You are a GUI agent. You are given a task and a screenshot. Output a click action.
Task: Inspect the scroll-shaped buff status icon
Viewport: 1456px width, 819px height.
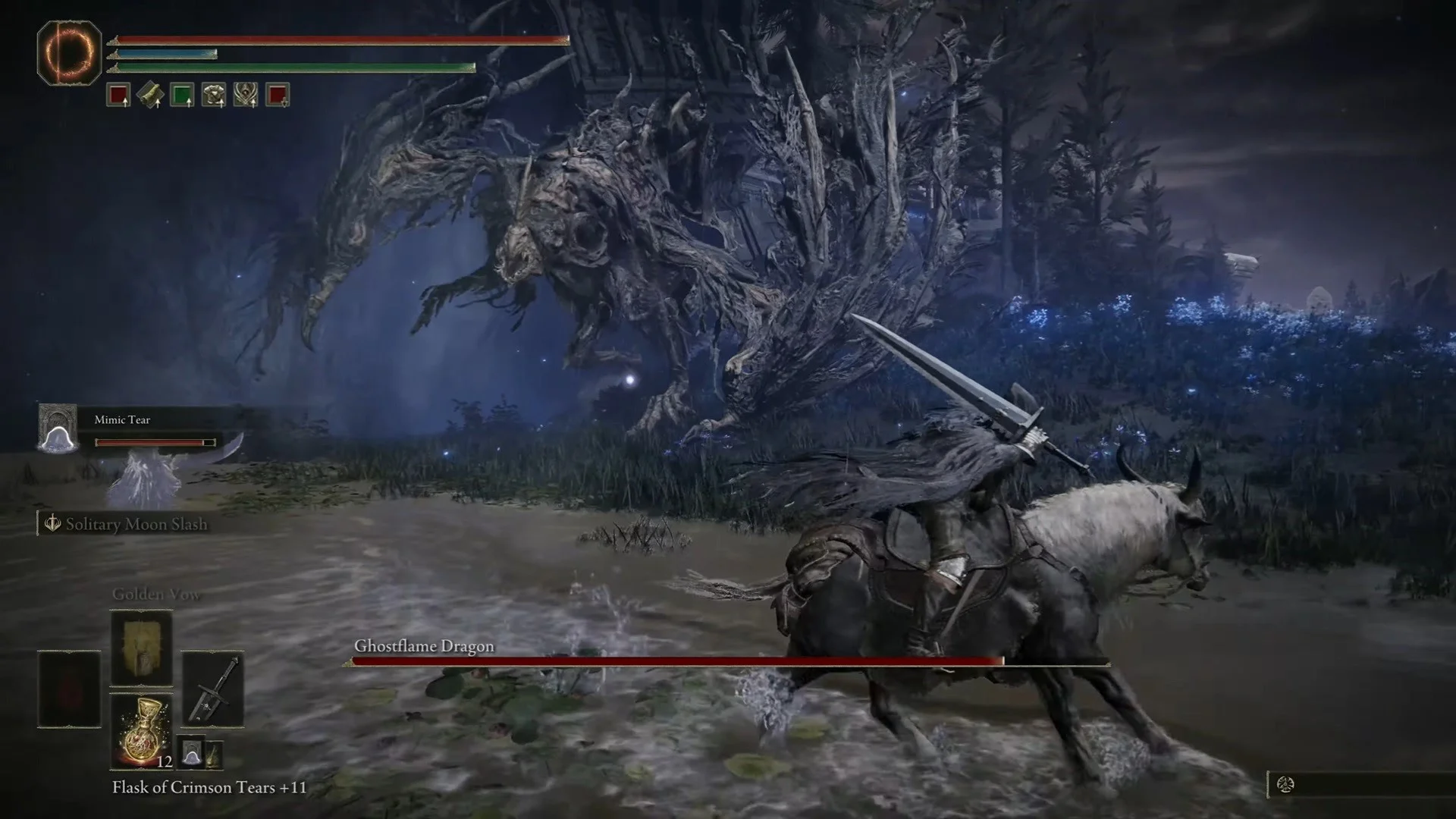tap(150, 95)
